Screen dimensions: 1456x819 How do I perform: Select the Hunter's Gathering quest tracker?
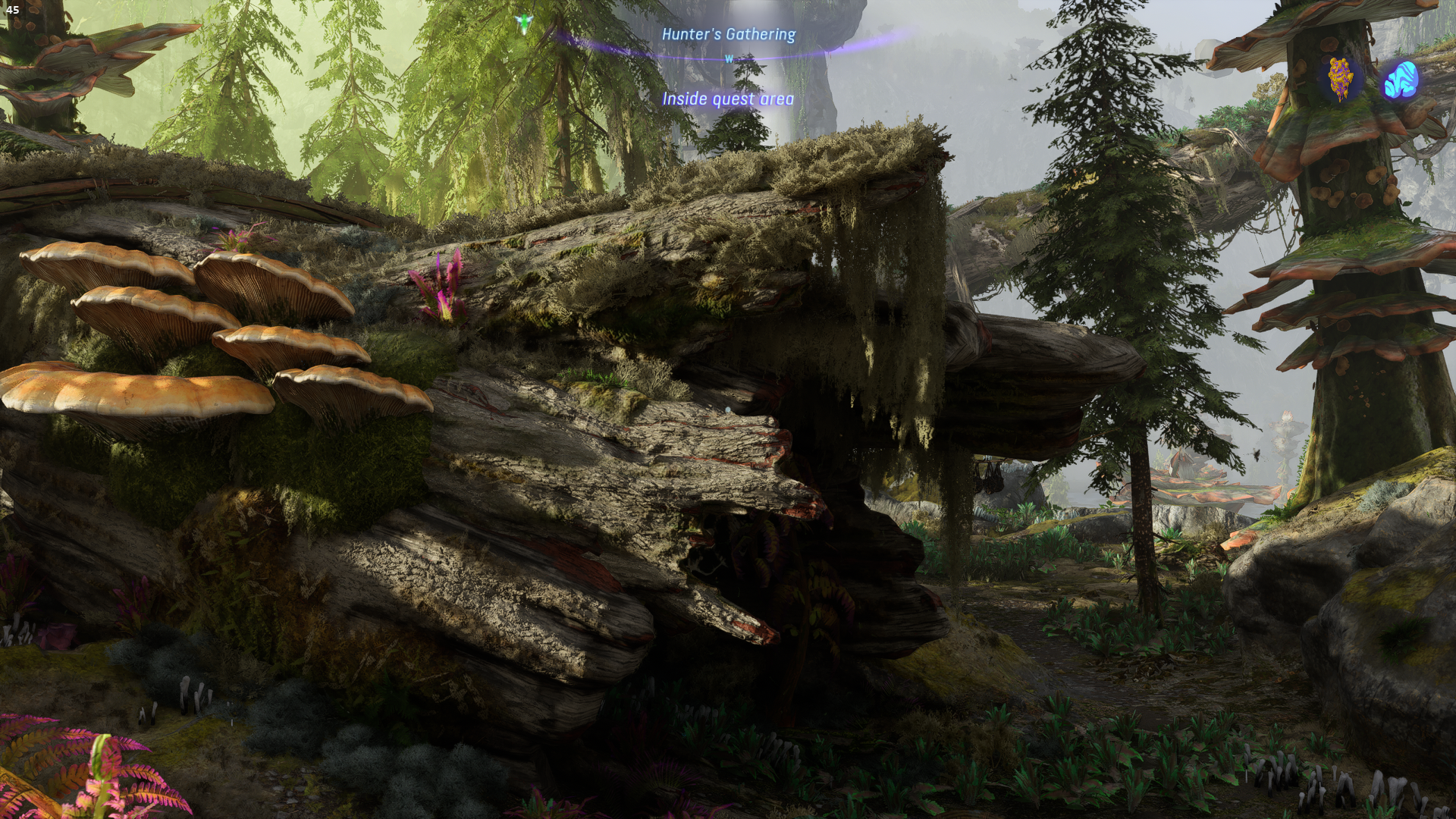click(728, 34)
